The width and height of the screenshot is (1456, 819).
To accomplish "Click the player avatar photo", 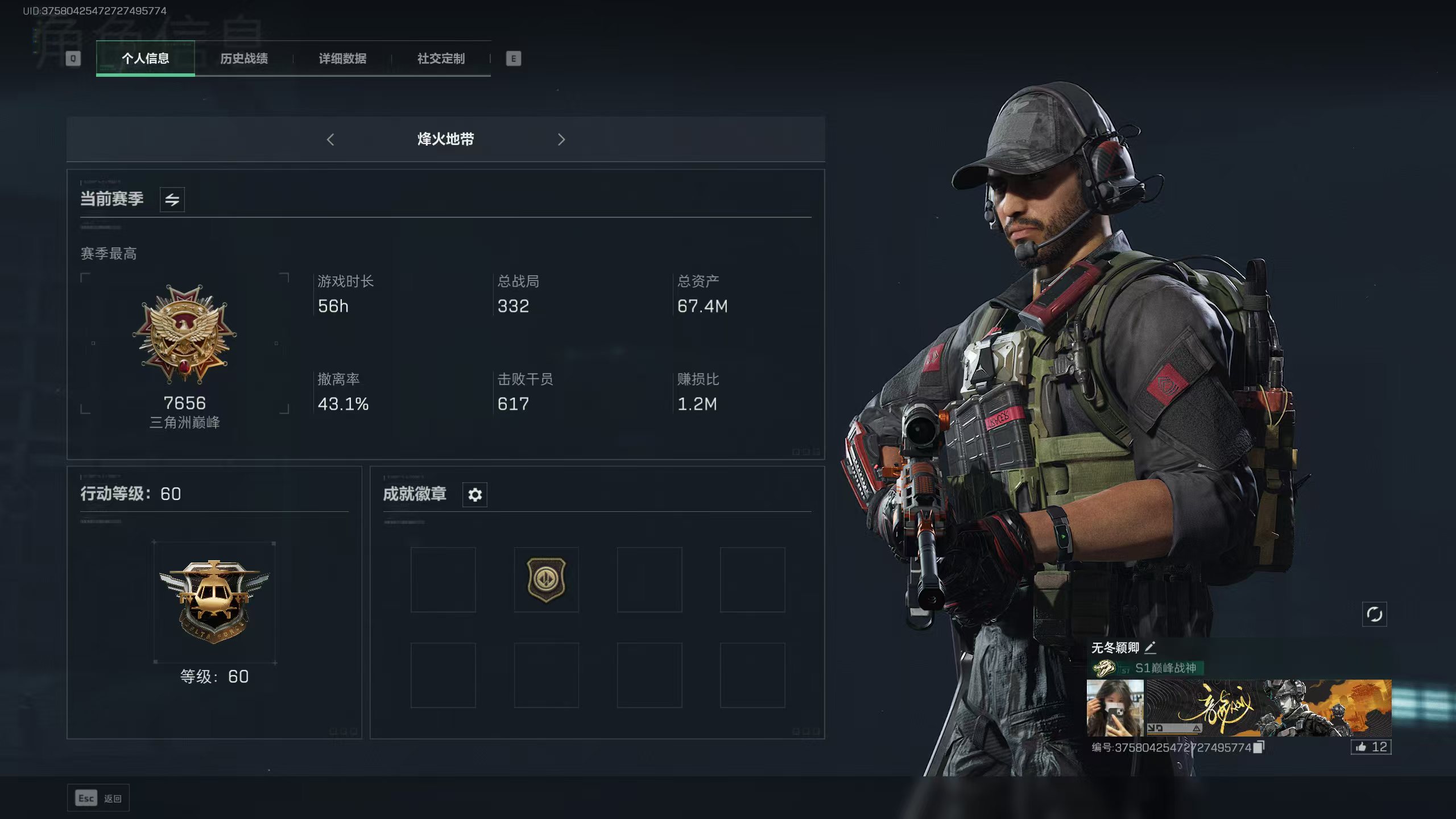I will click(1115, 708).
